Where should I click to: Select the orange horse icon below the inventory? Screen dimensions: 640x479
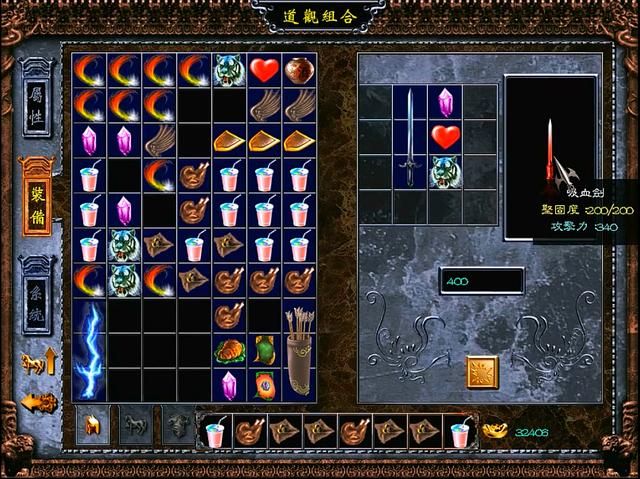pyautogui.click(x=92, y=427)
